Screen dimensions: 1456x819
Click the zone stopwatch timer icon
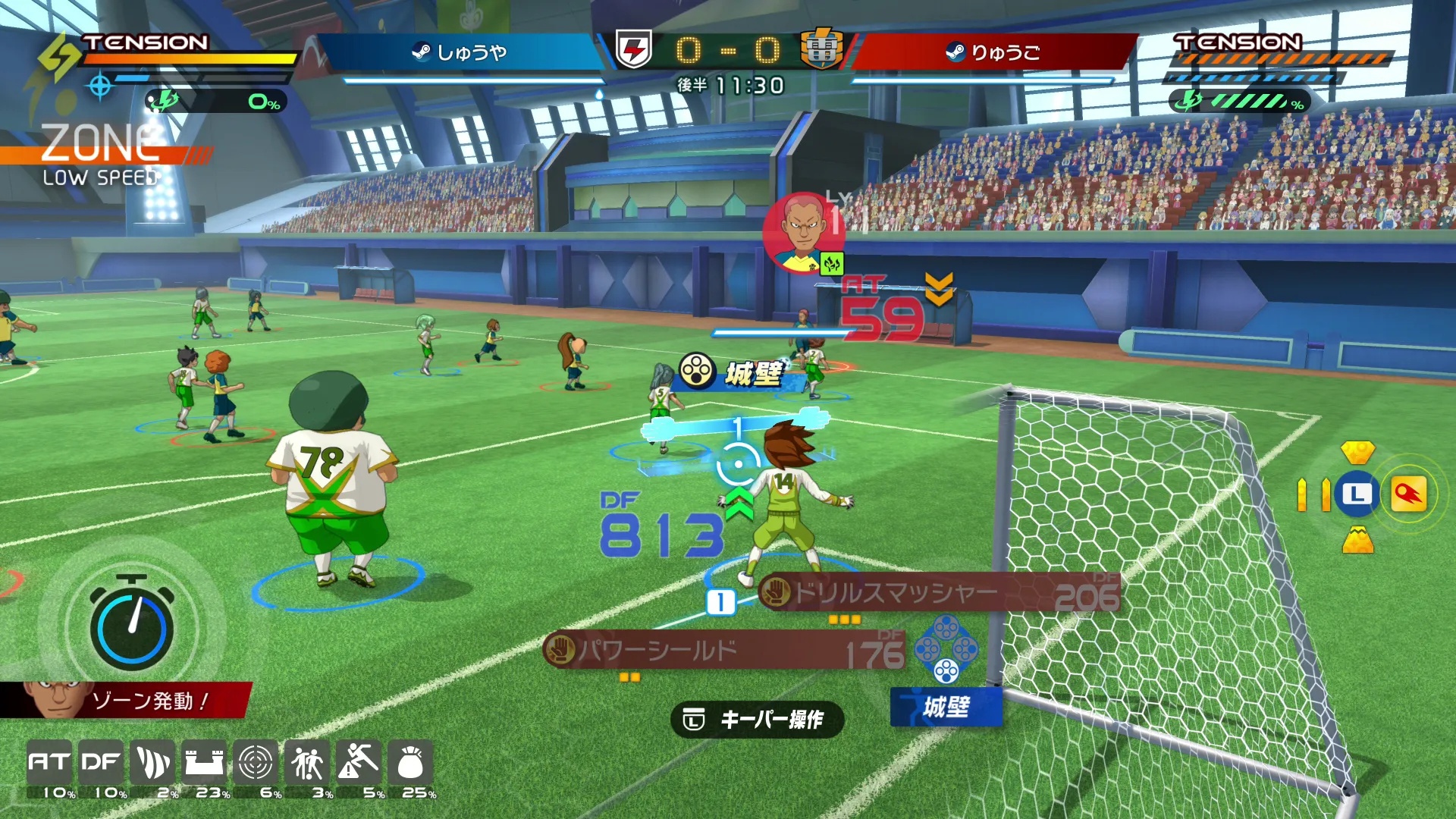[131, 626]
